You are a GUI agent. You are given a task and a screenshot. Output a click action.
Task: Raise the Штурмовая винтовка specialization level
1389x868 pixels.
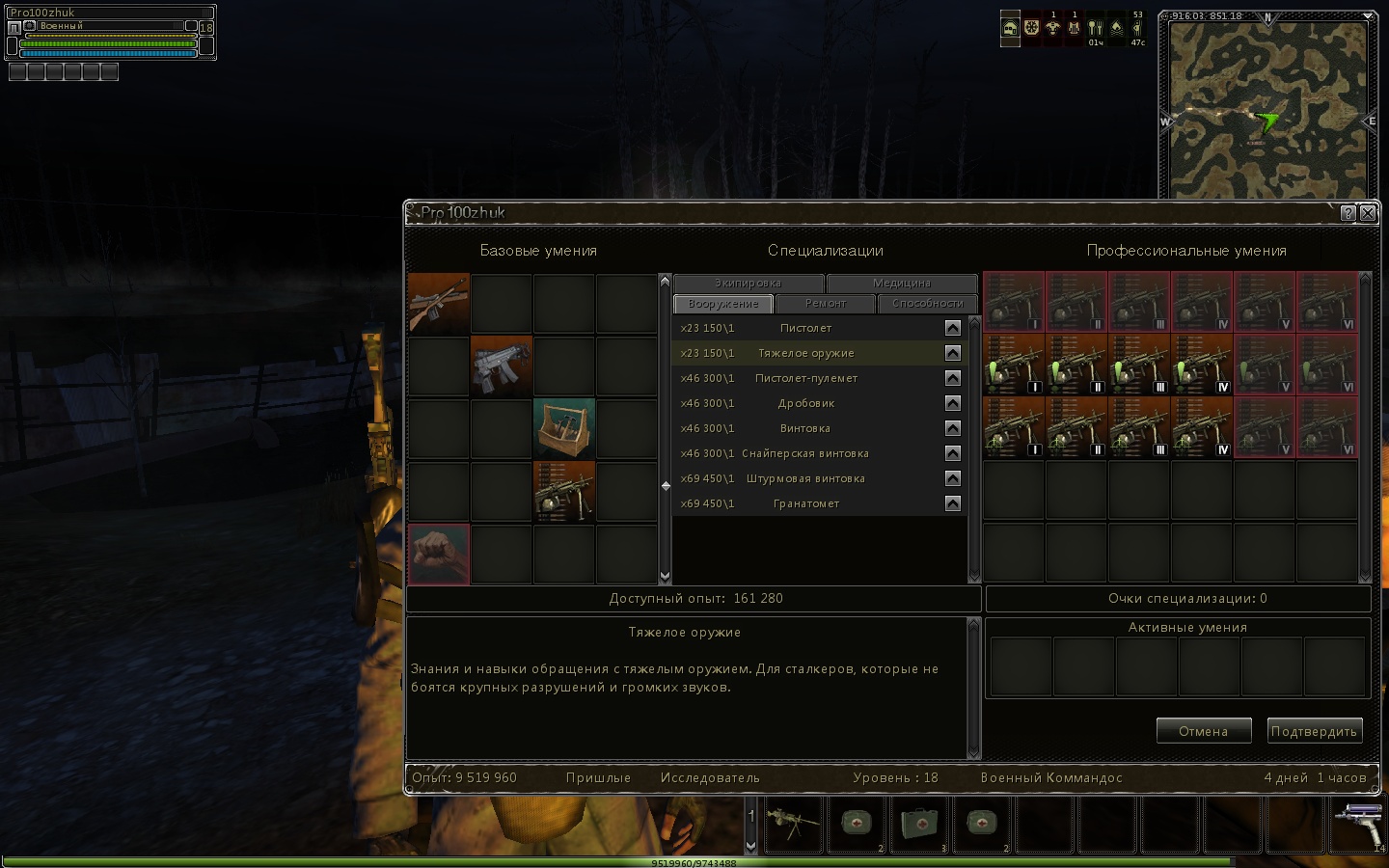pos(953,478)
